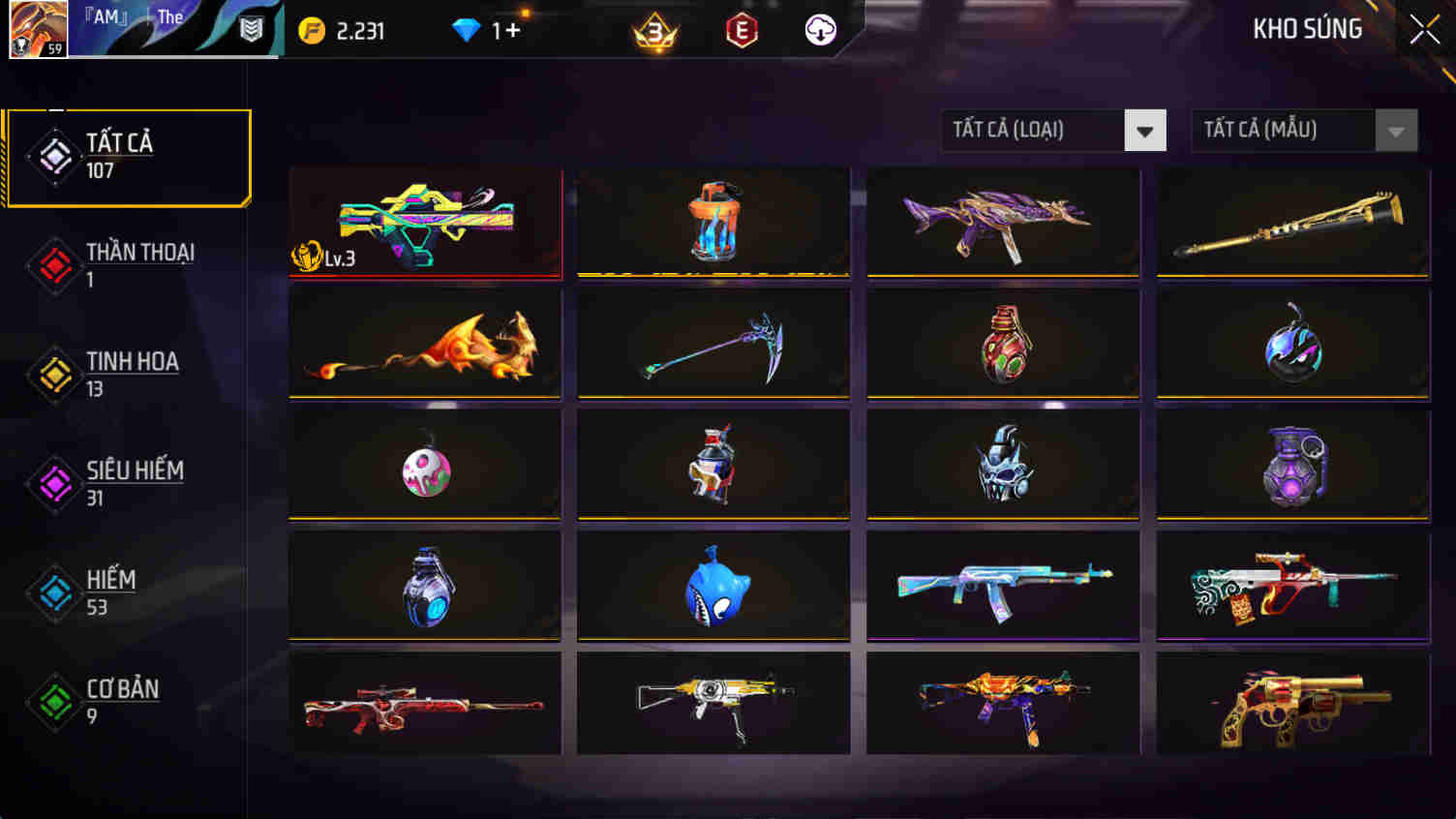Click the red E event icon
Image resolution: width=1456 pixels, height=819 pixels.
point(741,30)
